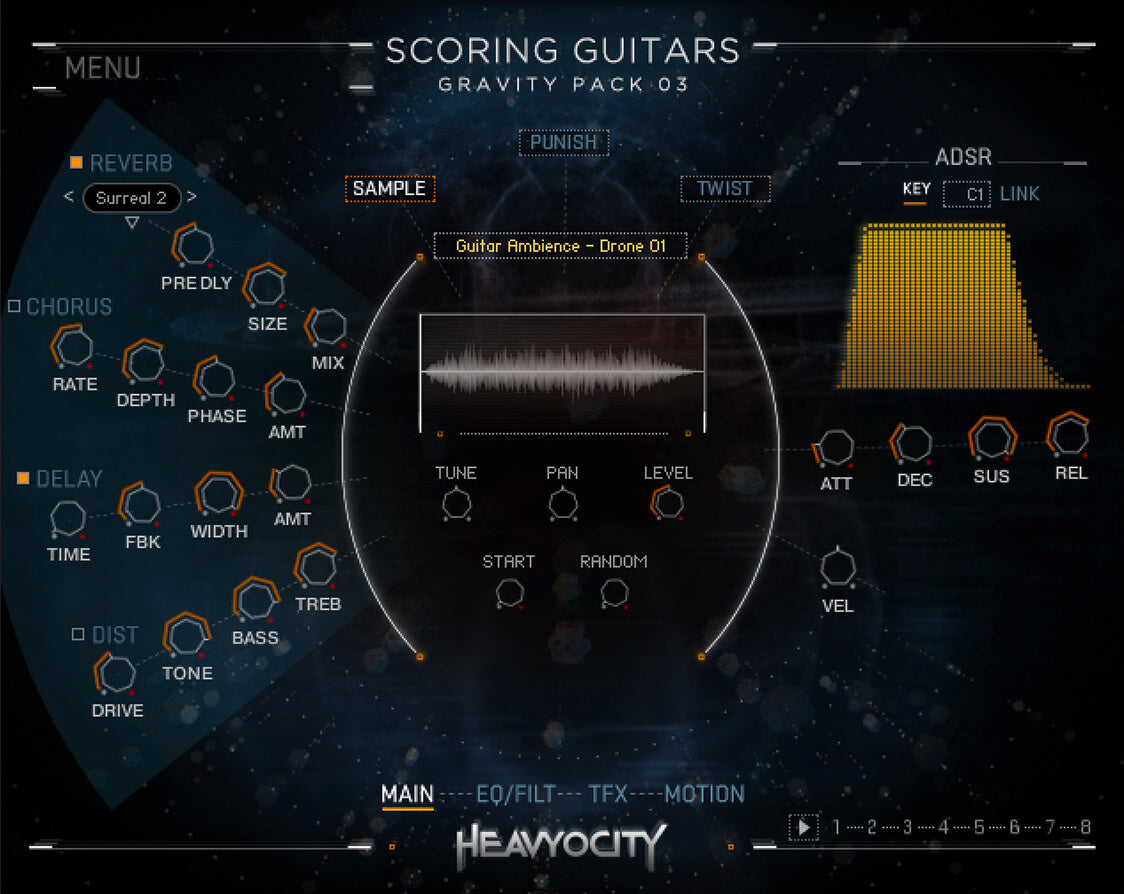Screen dimensions: 1124x894
Task: Open the MOTION tab
Action: pyautogui.click(x=704, y=795)
